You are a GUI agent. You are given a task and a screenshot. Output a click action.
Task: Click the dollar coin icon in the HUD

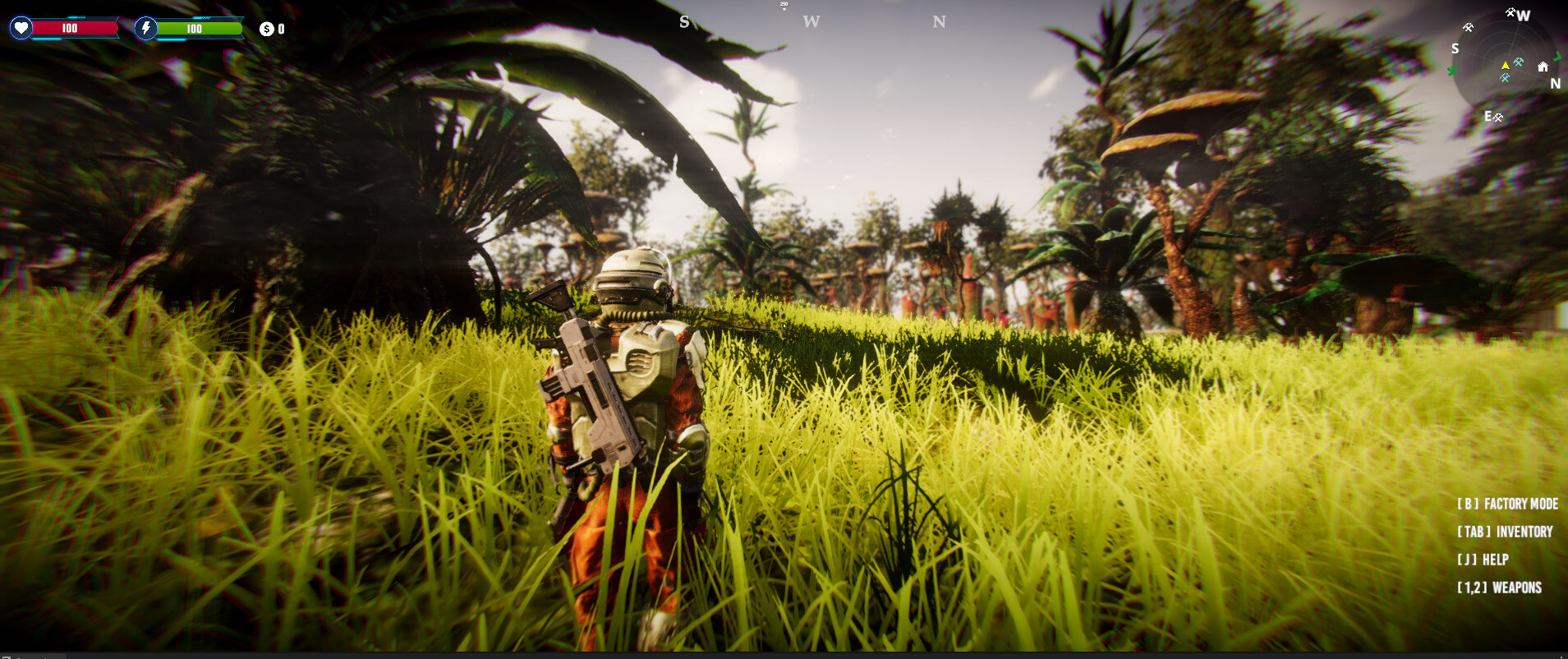point(267,27)
